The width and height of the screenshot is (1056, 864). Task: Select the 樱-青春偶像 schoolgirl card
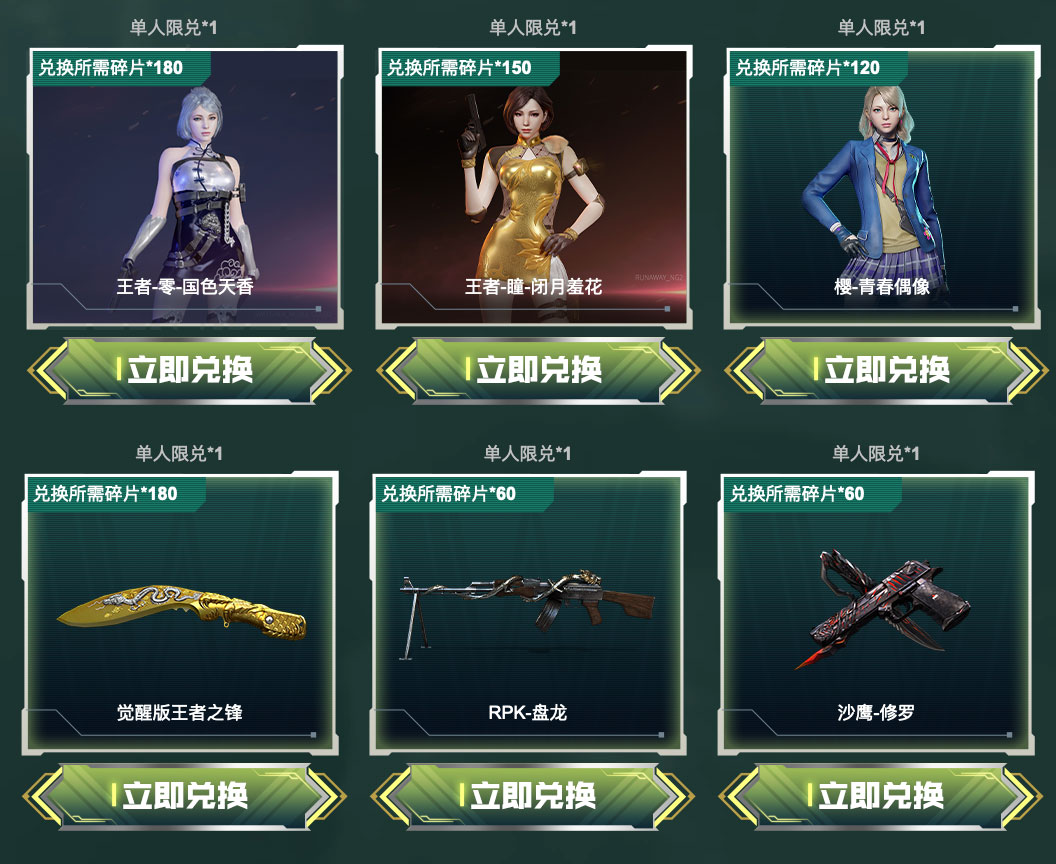[x=884, y=186]
